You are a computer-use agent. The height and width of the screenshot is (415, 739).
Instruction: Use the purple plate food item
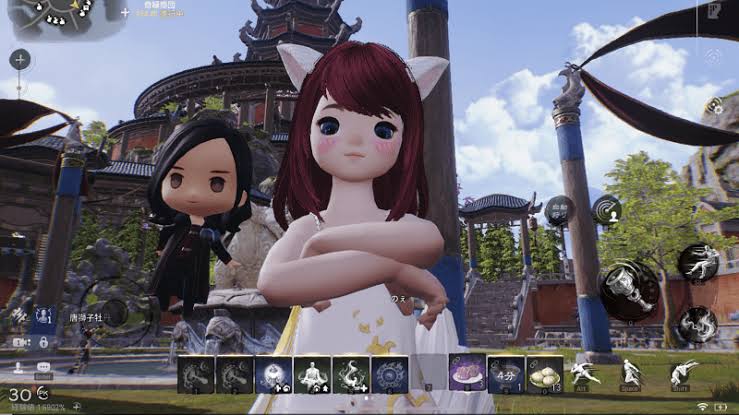click(x=467, y=374)
